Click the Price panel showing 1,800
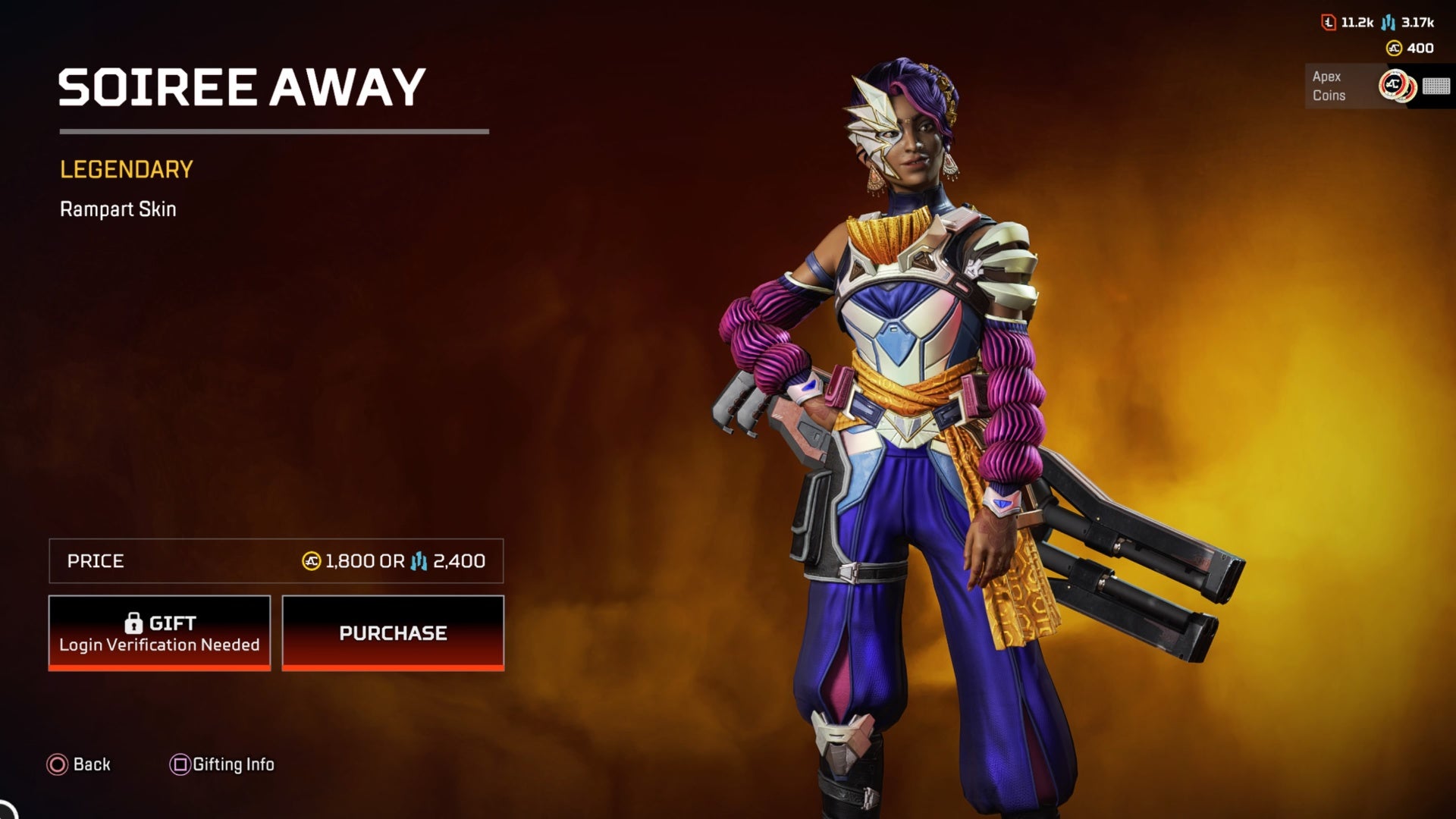 pos(275,562)
